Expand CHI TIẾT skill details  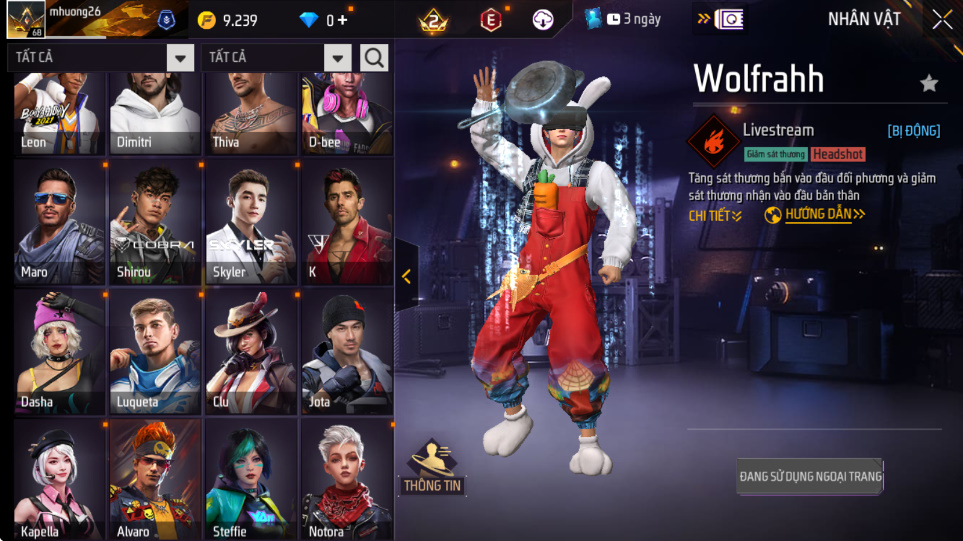pos(715,215)
